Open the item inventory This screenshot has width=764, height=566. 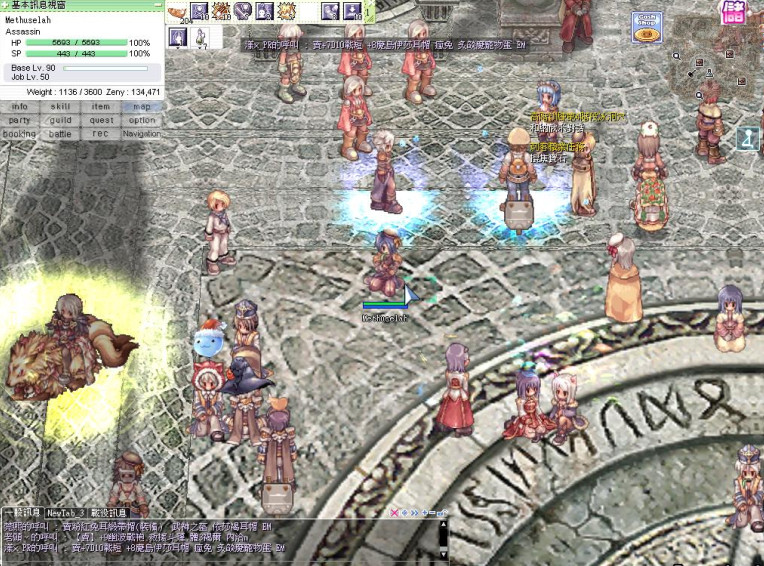click(101, 106)
